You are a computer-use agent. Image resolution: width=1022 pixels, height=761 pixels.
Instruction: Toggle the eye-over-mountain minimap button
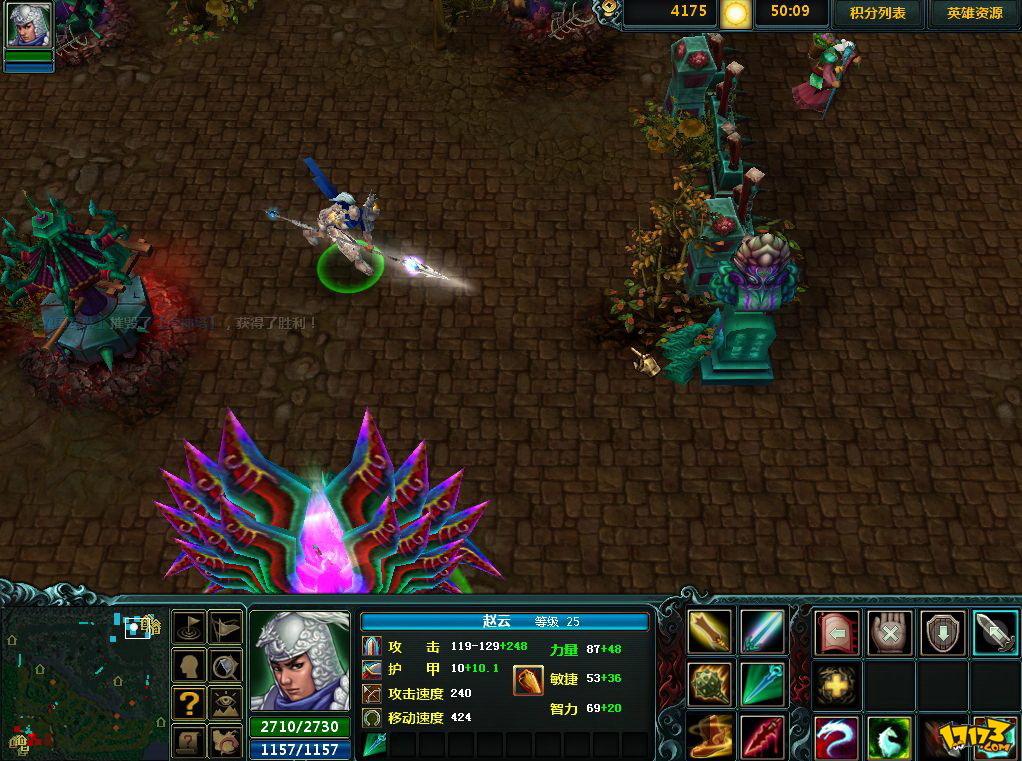pos(226,702)
